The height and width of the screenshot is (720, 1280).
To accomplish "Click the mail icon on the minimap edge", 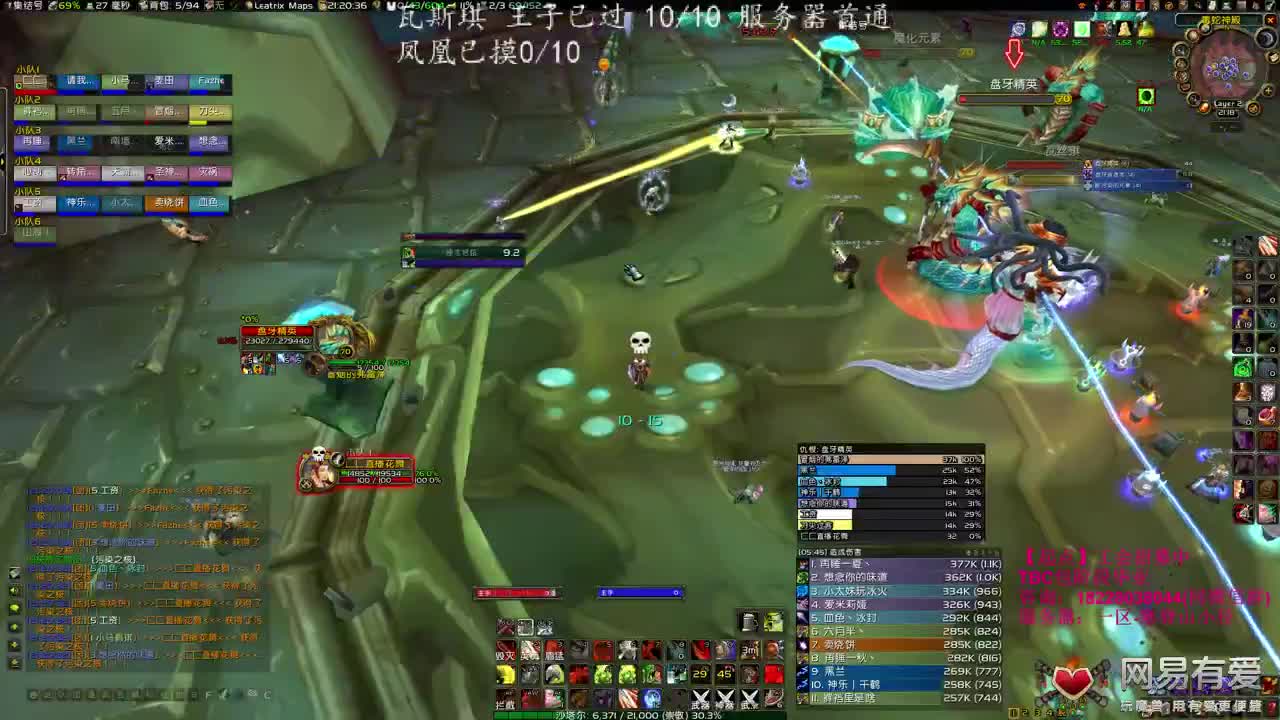I will [1272, 57].
